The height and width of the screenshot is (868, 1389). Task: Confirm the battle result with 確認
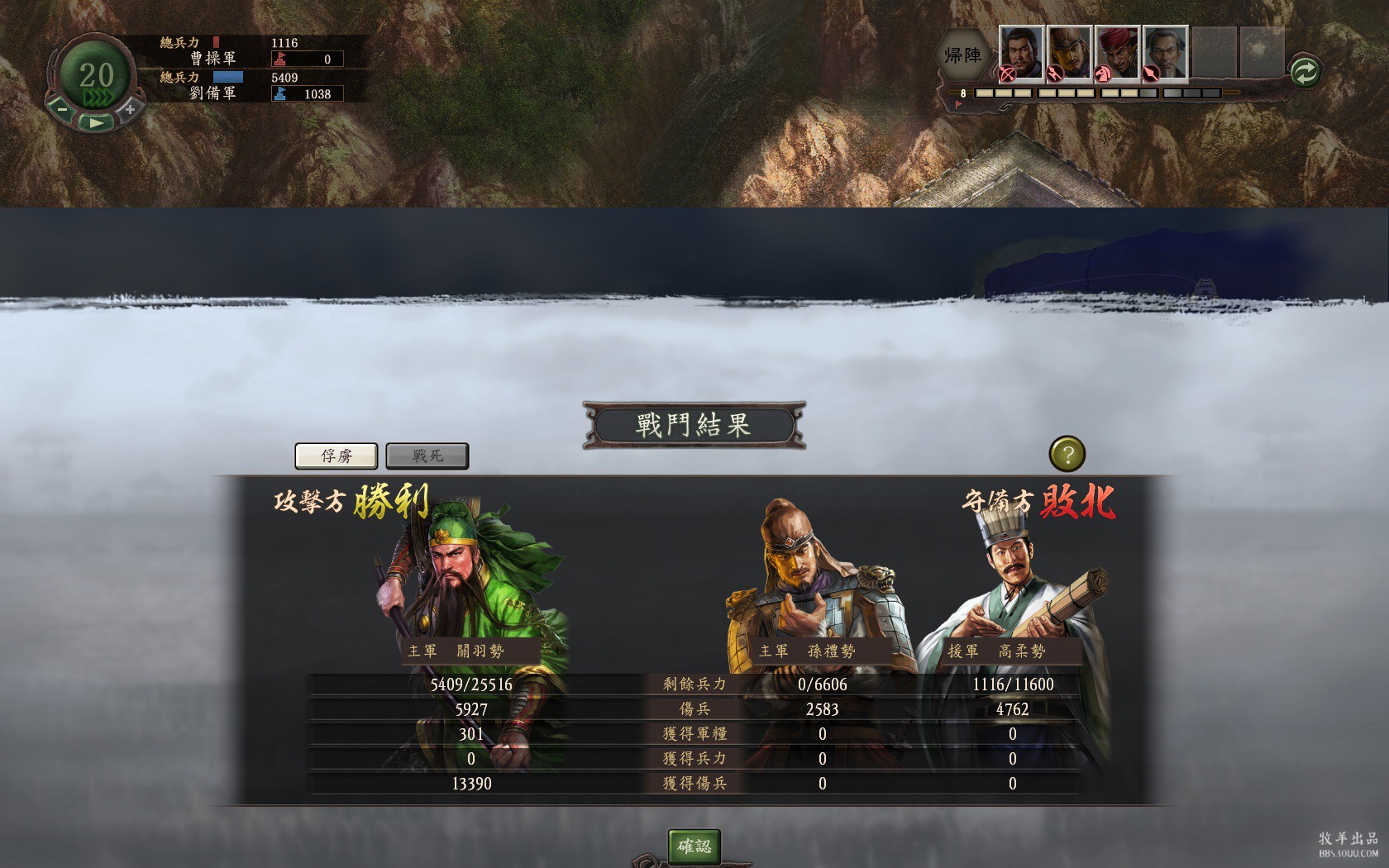pyautogui.click(x=694, y=846)
